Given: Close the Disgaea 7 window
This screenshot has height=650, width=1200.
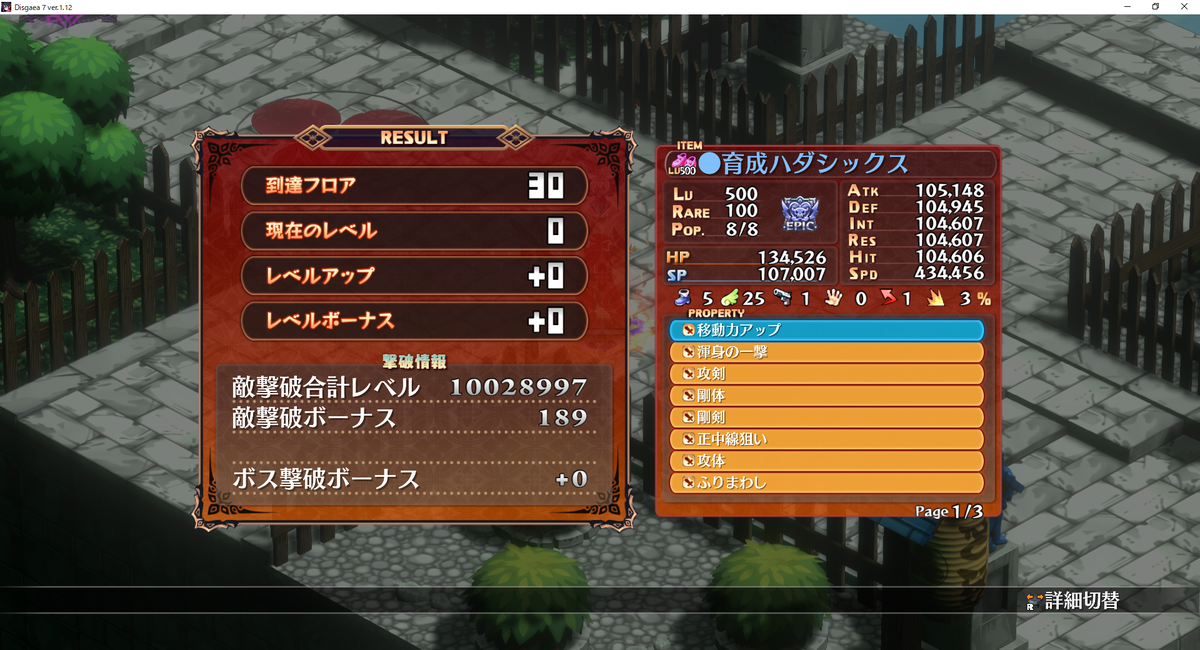Looking at the screenshot, I should tap(1183, 7).
